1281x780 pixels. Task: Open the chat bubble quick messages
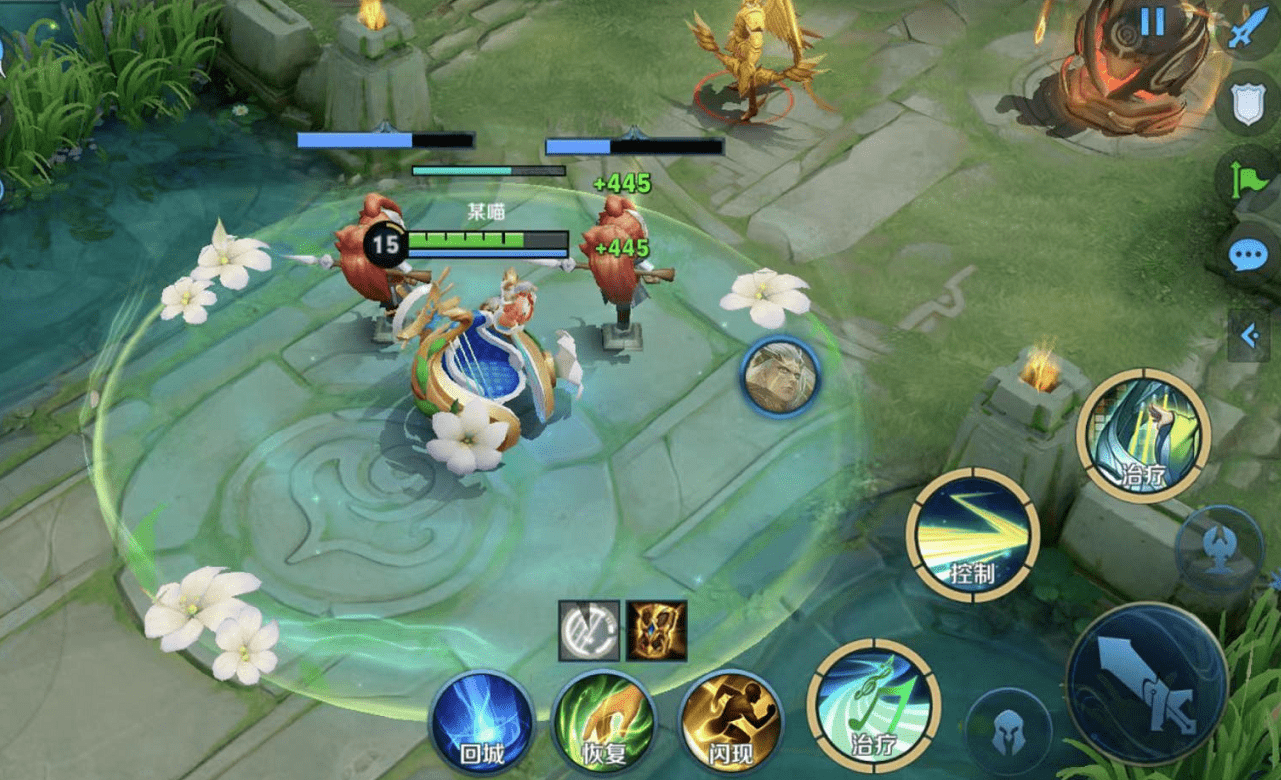pos(1247,256)
